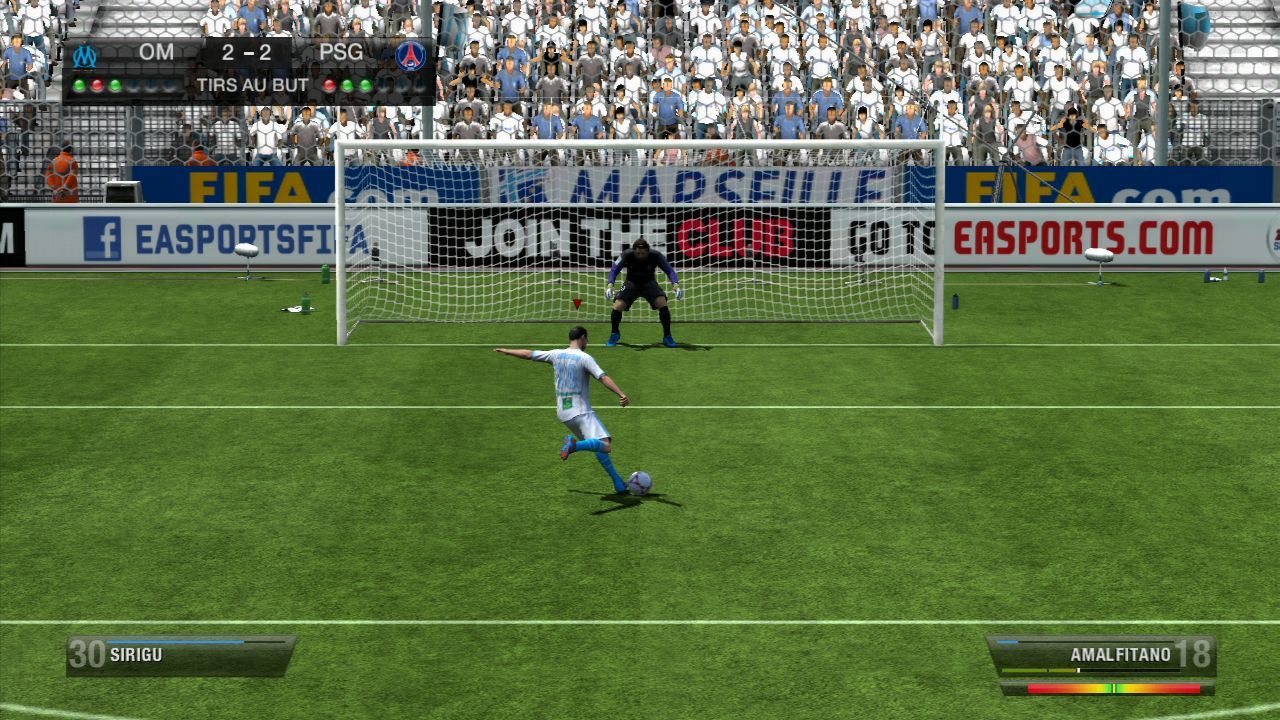
Task: Click the red missed-shot light on OM's row
Action: [97, 83]
